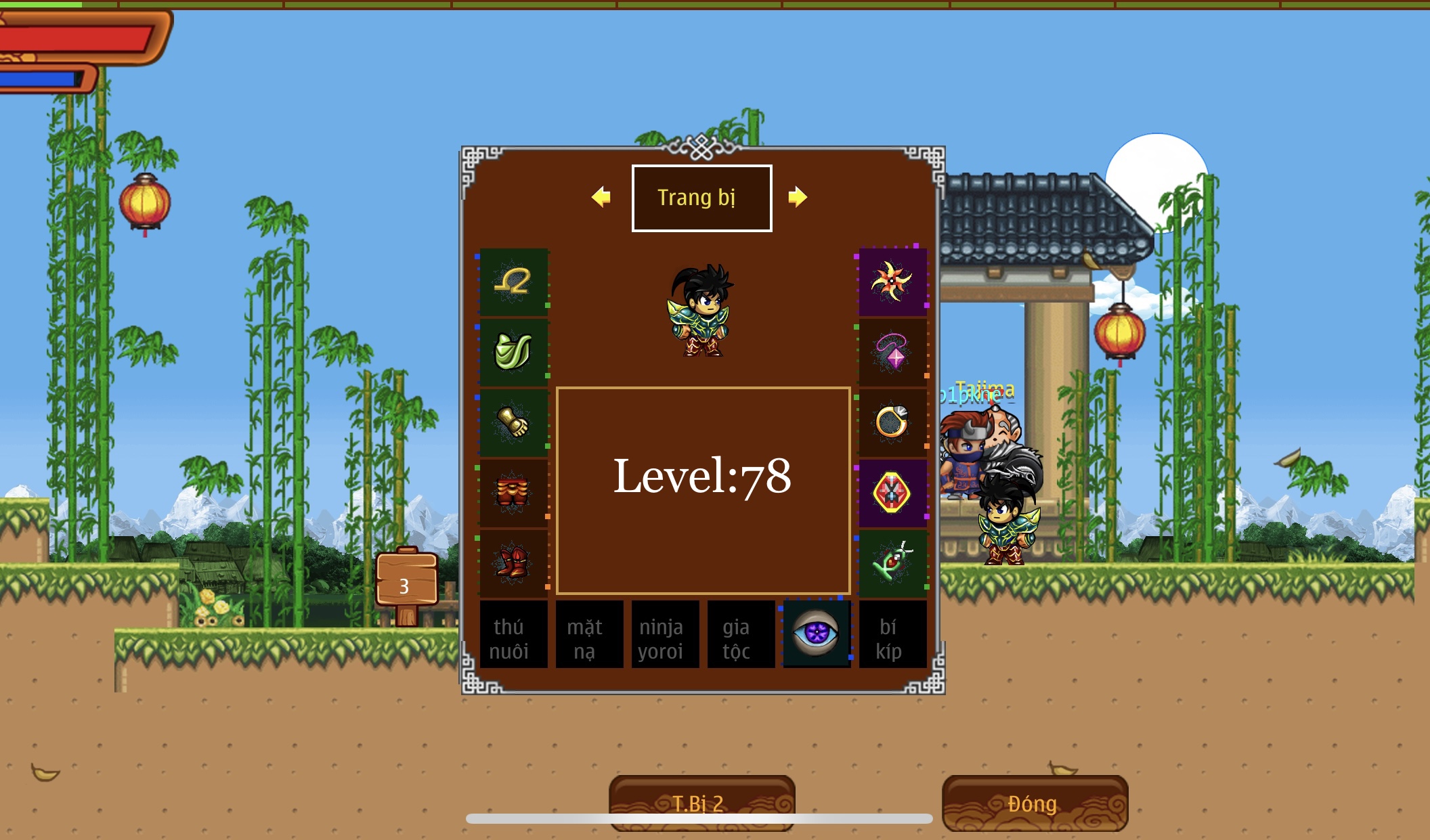Select the Trang bị tab header
Screen dimensions: 1430x840
[x=701, y=198]
